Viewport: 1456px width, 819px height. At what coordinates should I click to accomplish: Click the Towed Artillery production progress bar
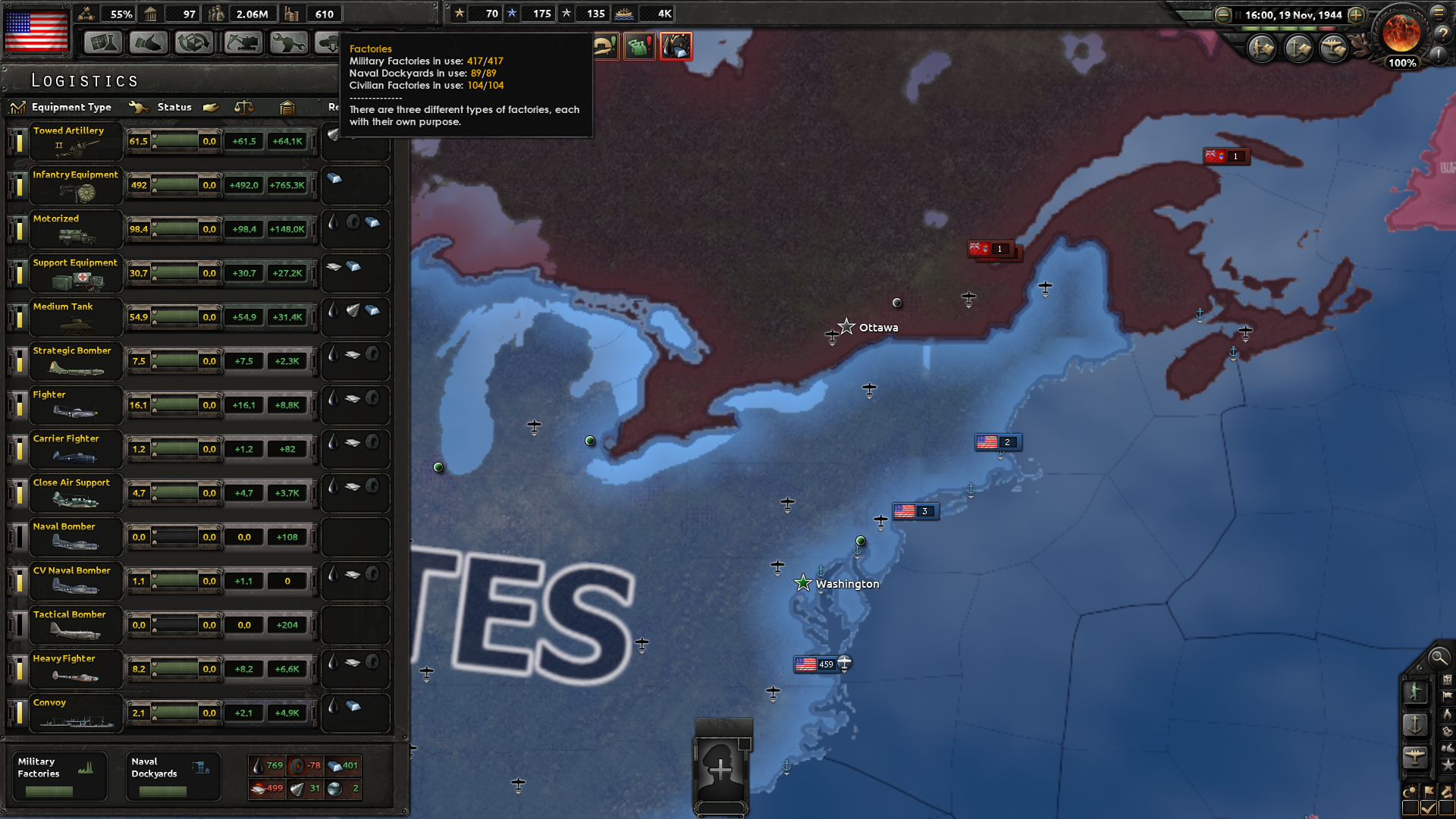tap(174, 141)
